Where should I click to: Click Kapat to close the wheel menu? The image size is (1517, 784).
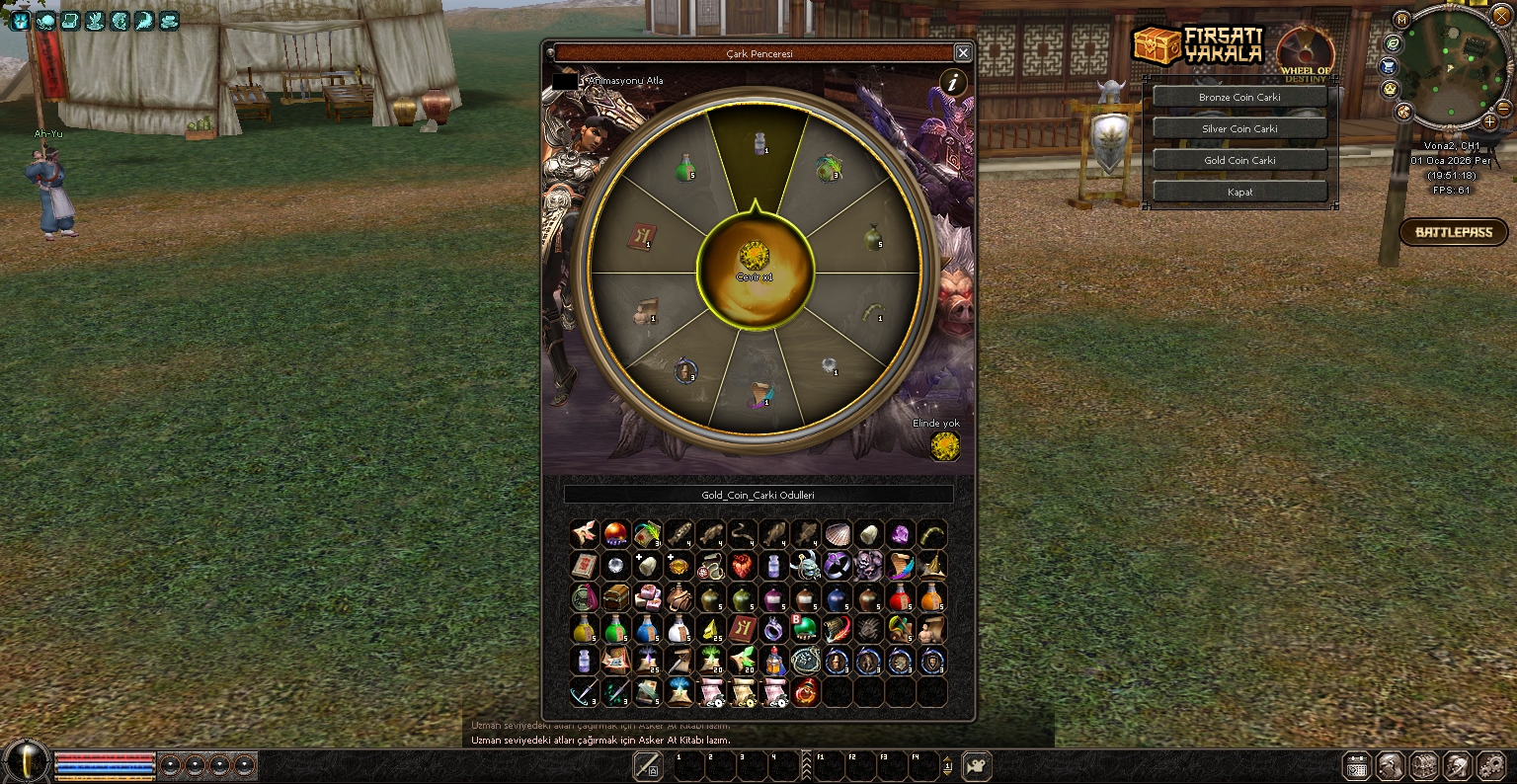click(1239, 193)
